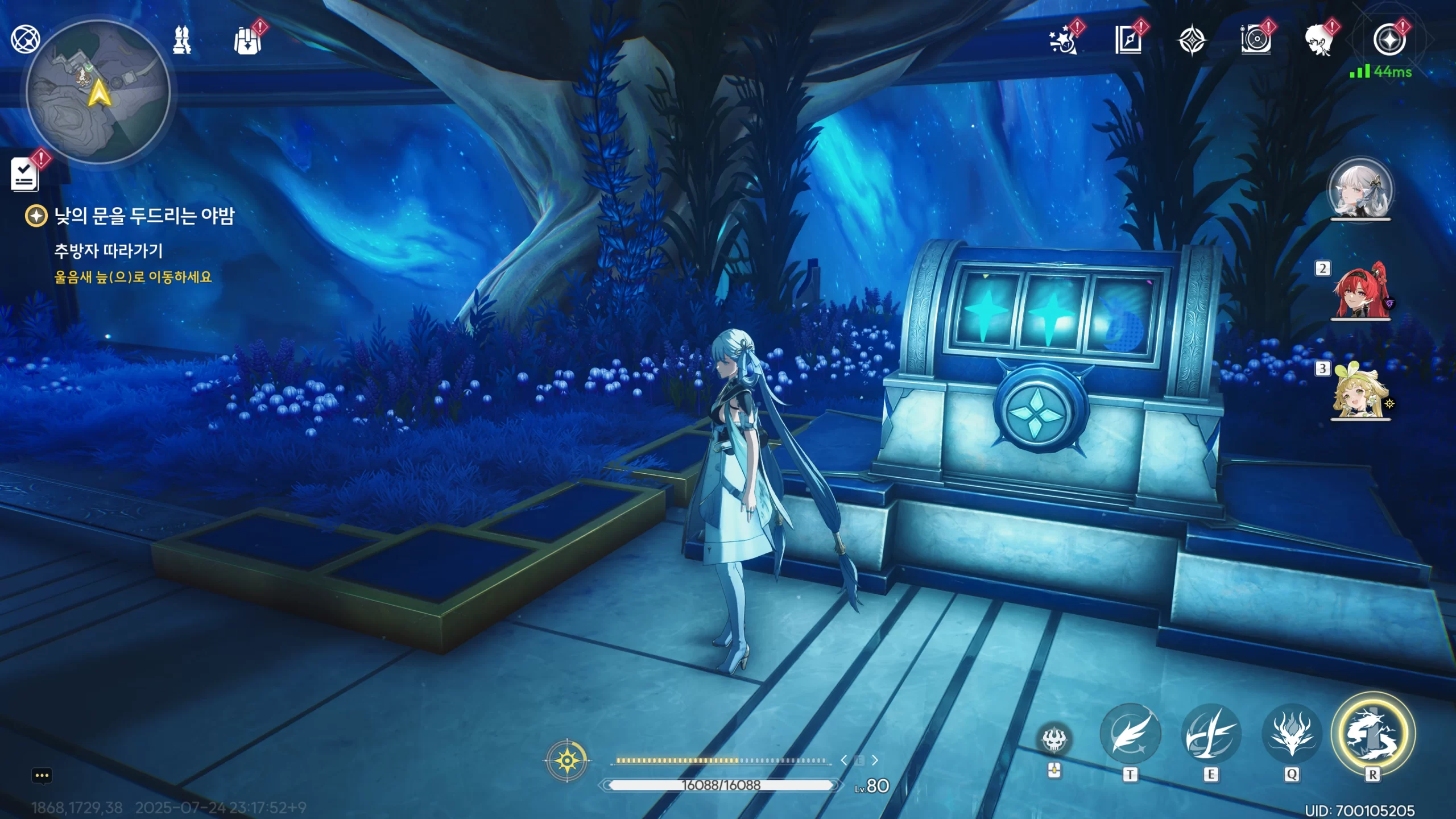
Task: Activate the glowing dragon ultimate ability
Action: 1372,734
